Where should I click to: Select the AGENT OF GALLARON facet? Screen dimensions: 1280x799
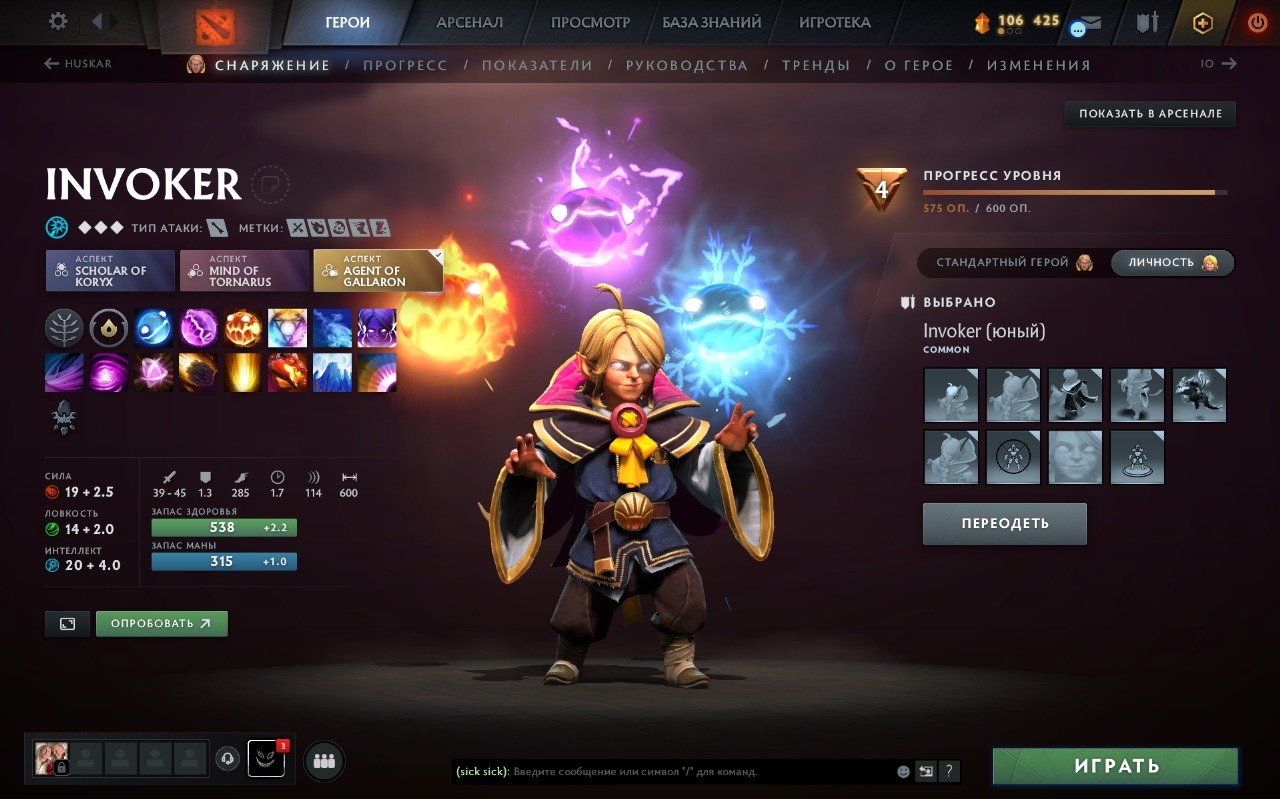(x=377, y=270)
